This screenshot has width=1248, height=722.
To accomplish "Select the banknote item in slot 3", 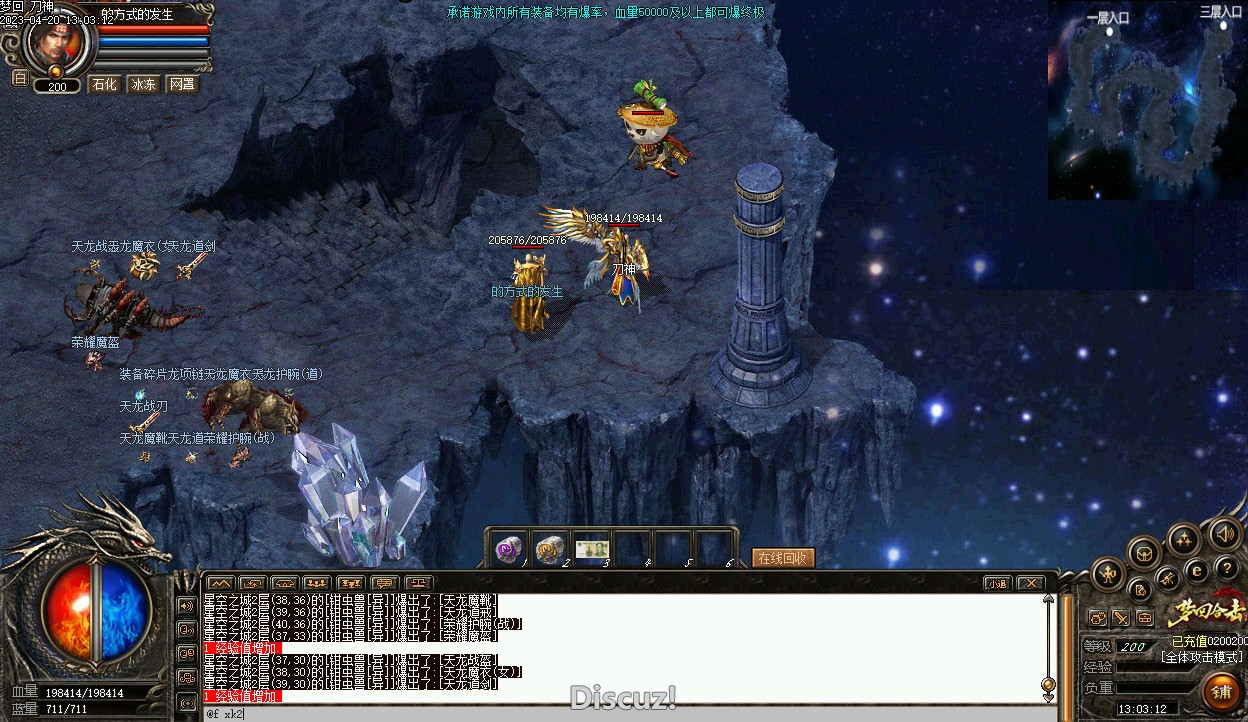I will pyautogui.click(x=592, y=549).
